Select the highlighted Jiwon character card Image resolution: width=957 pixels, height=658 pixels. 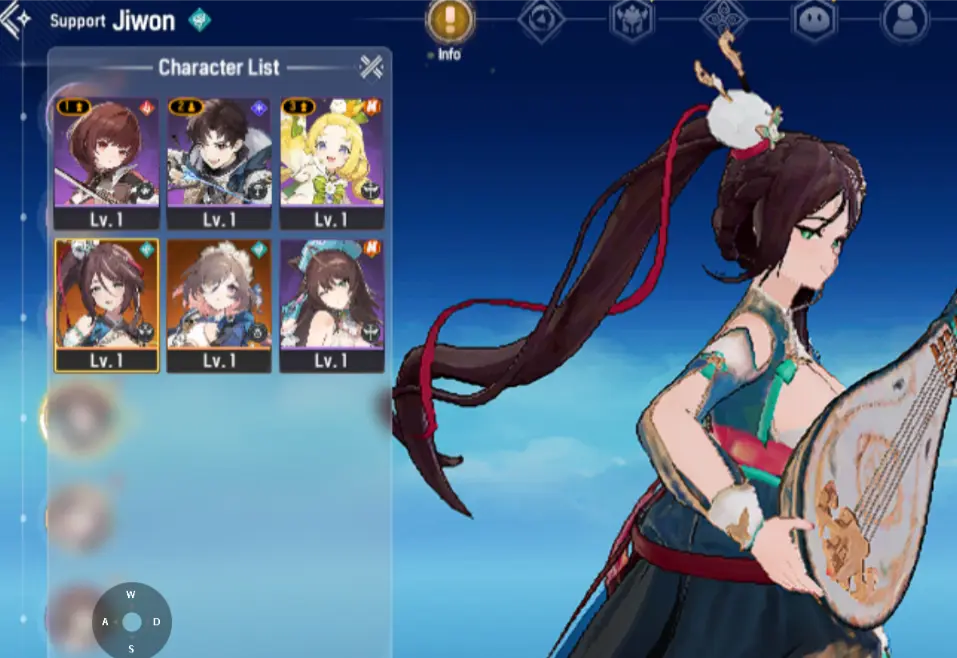tap(107, 304)
